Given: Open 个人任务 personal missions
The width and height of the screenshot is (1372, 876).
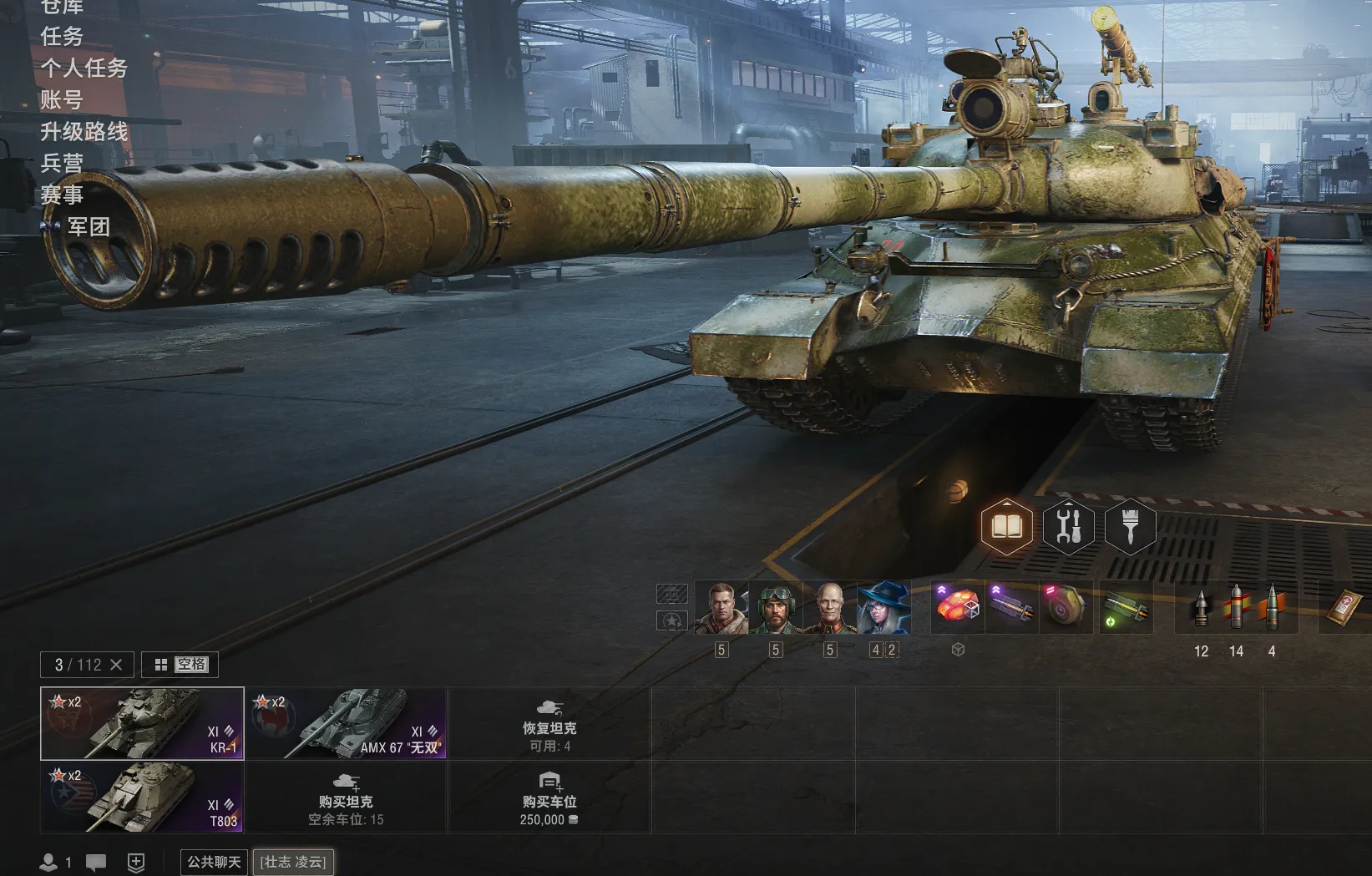Looking at the screenshot, I should (x=84, y=68).
